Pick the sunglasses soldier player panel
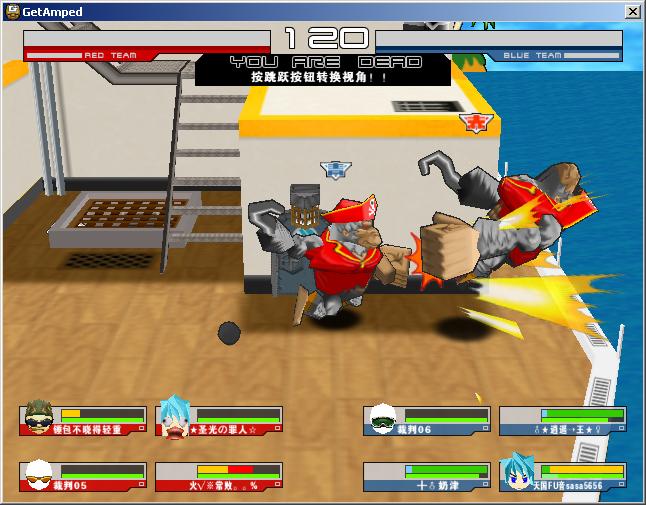Viewport: 646px width, 505px height. tap(83, 420)
